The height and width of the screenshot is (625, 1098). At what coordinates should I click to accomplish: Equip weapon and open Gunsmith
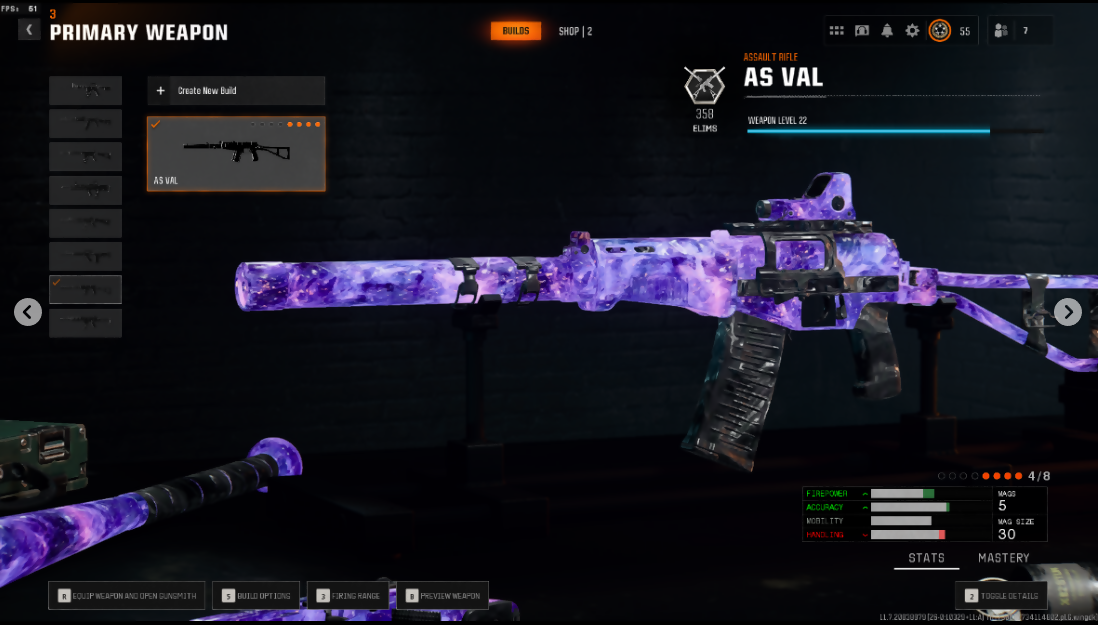[128, 596]
